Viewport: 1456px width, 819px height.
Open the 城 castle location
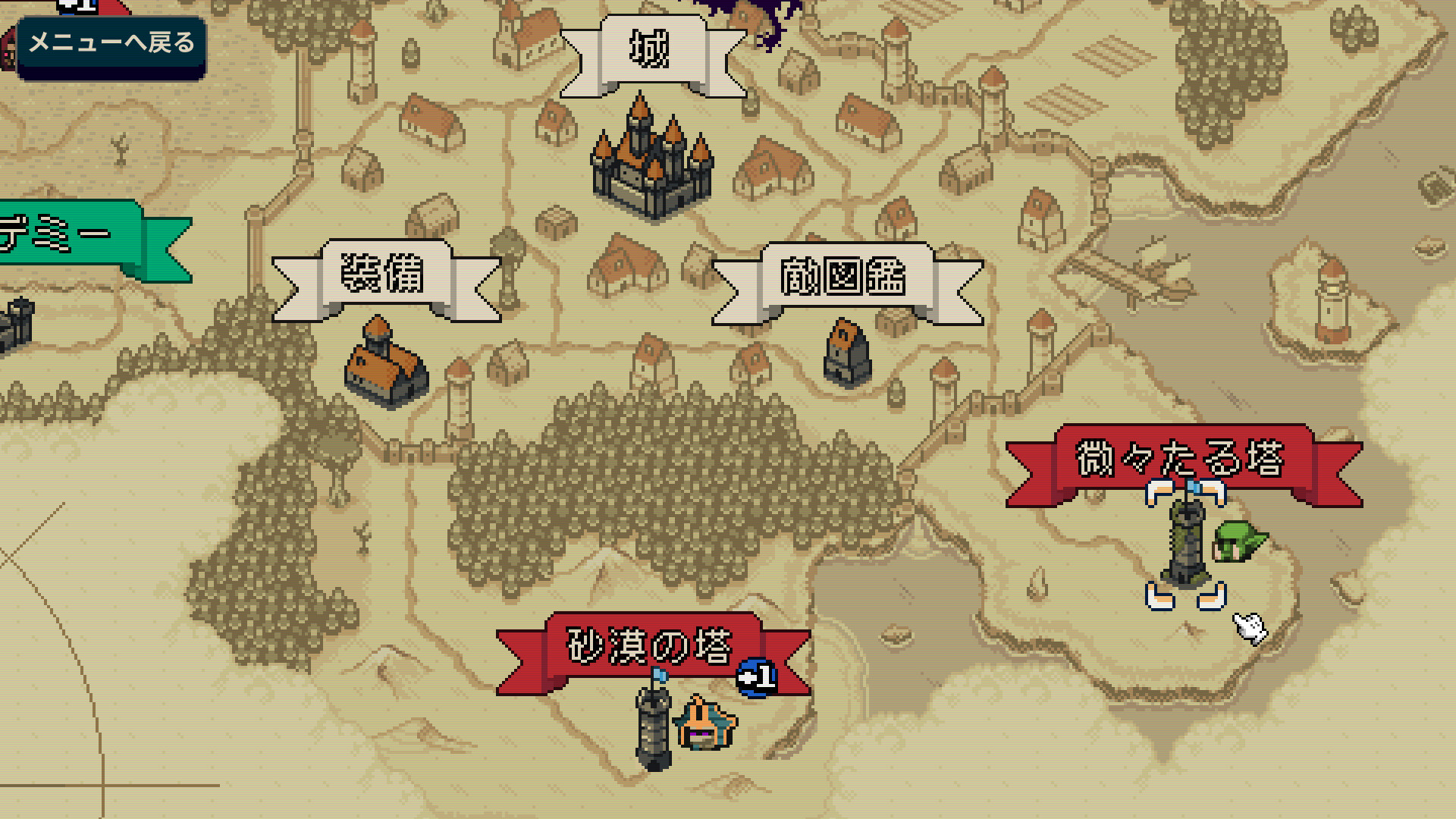(651, 52)
